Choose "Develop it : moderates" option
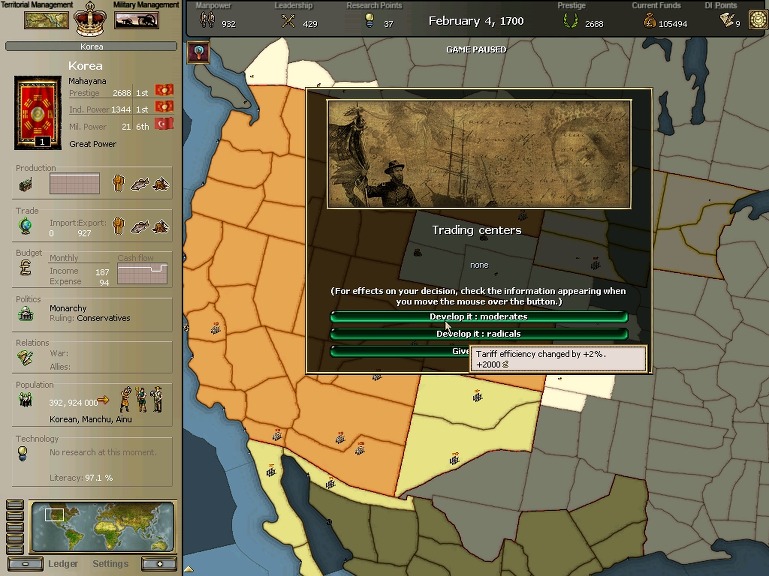This screenshot has height=576, width=769. (x=479, y=317)
